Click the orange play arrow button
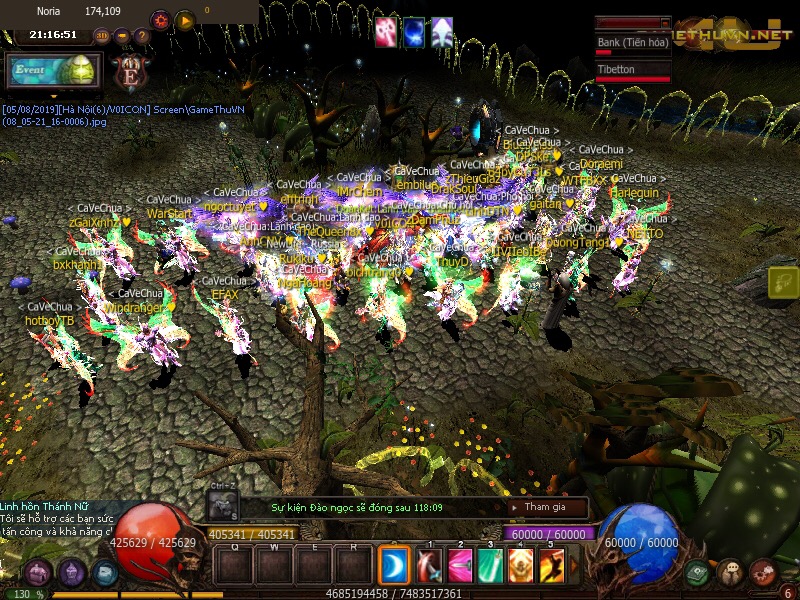Image resolution: width=800 pixels, height=600 pixels. [x=185, y=20]
